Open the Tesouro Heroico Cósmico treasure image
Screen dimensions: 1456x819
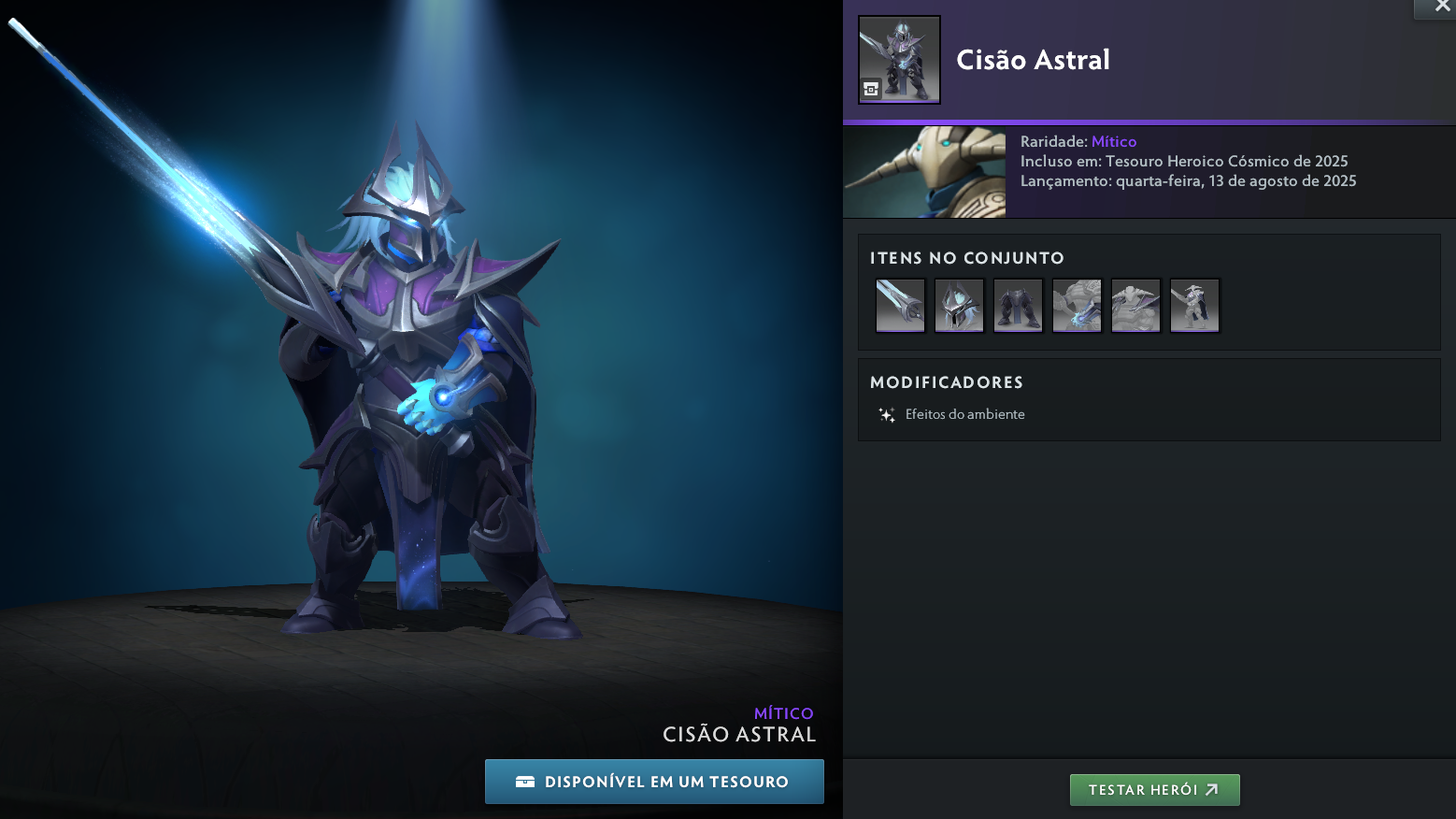click(x=924, y=172)
